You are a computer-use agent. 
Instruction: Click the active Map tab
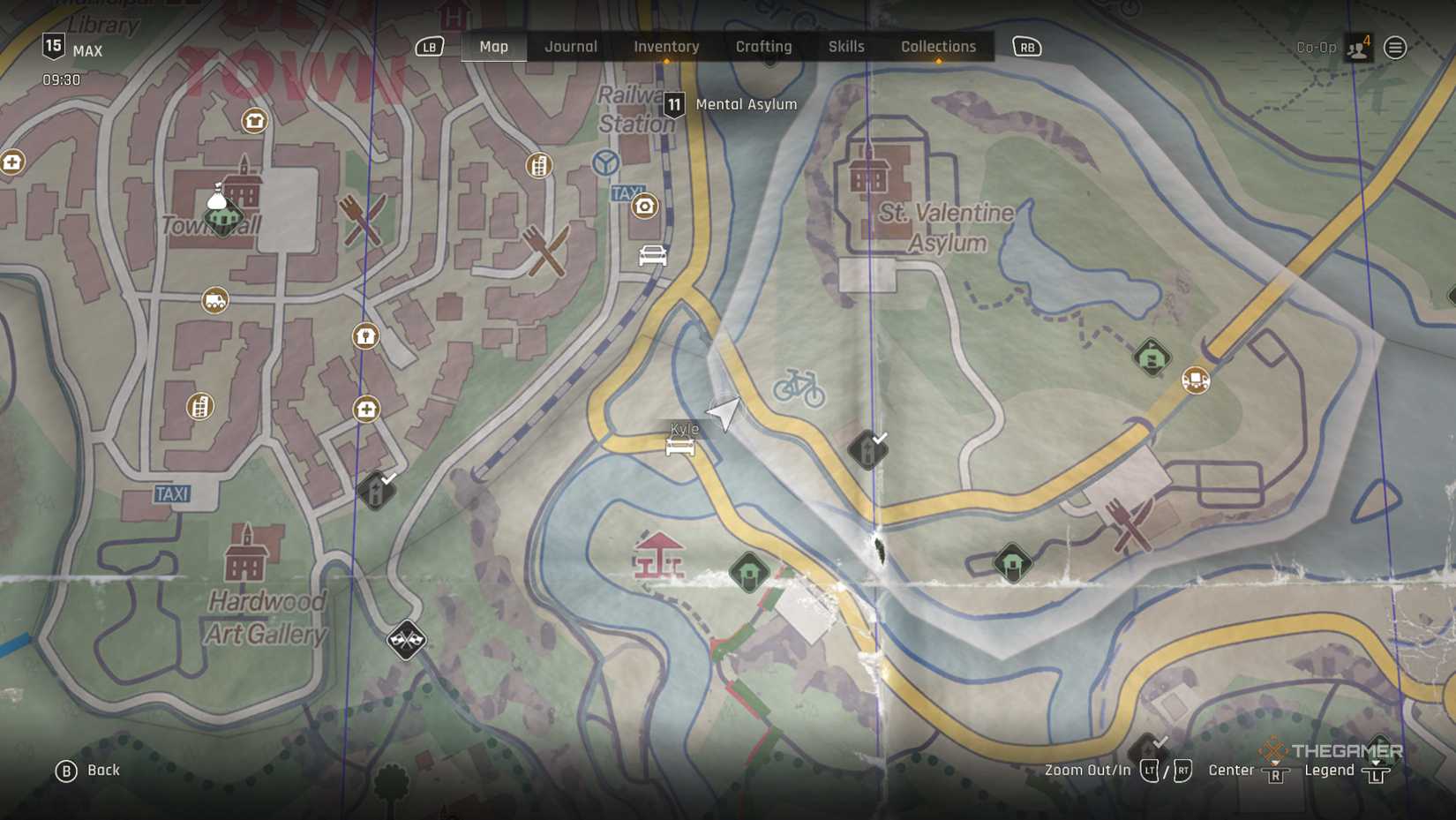pyautogui.click(x=493, y=47)
